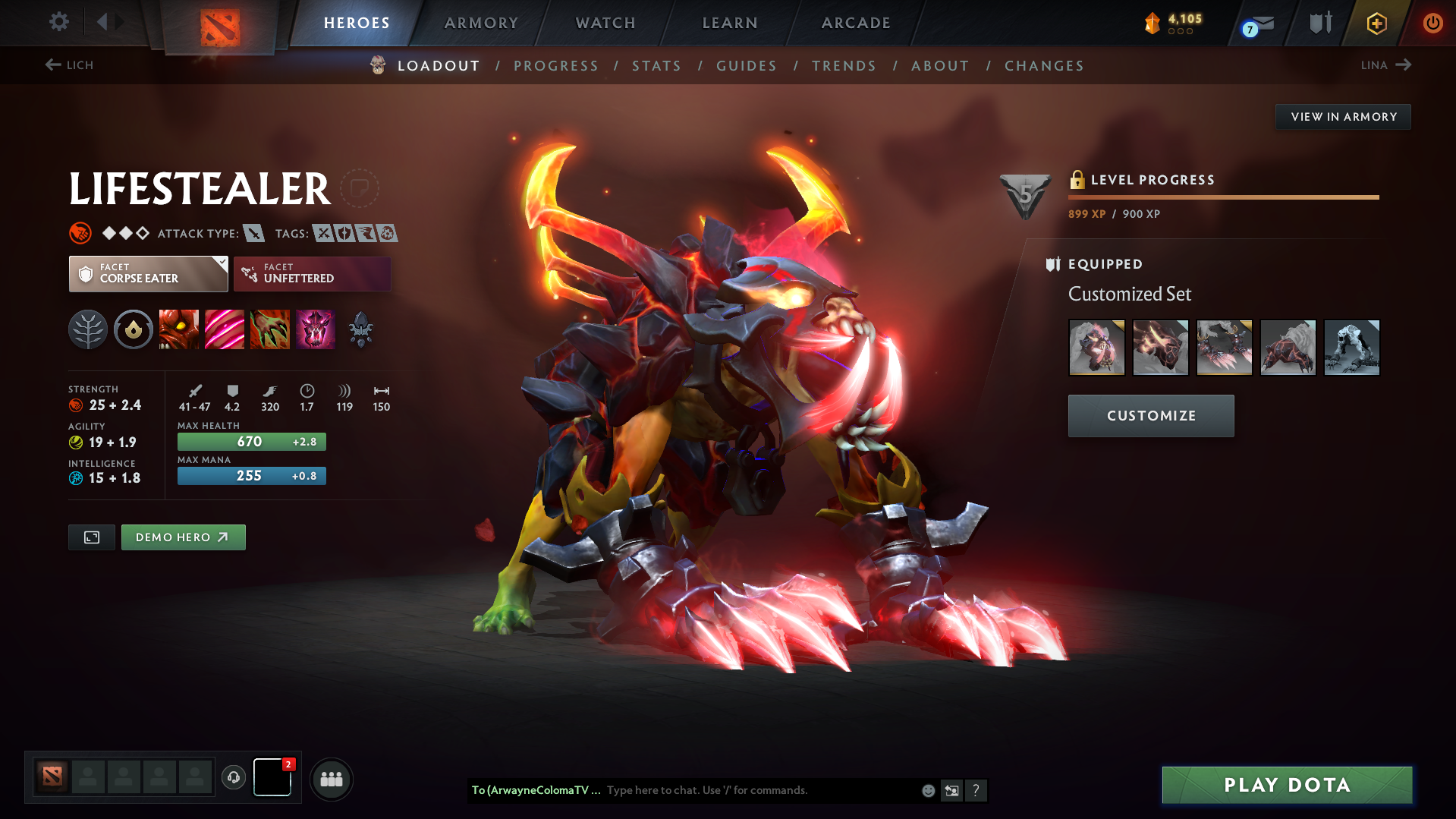Switch to the Unfettered facet
This screenshot has height=819, width=1456.
(311, 273)
